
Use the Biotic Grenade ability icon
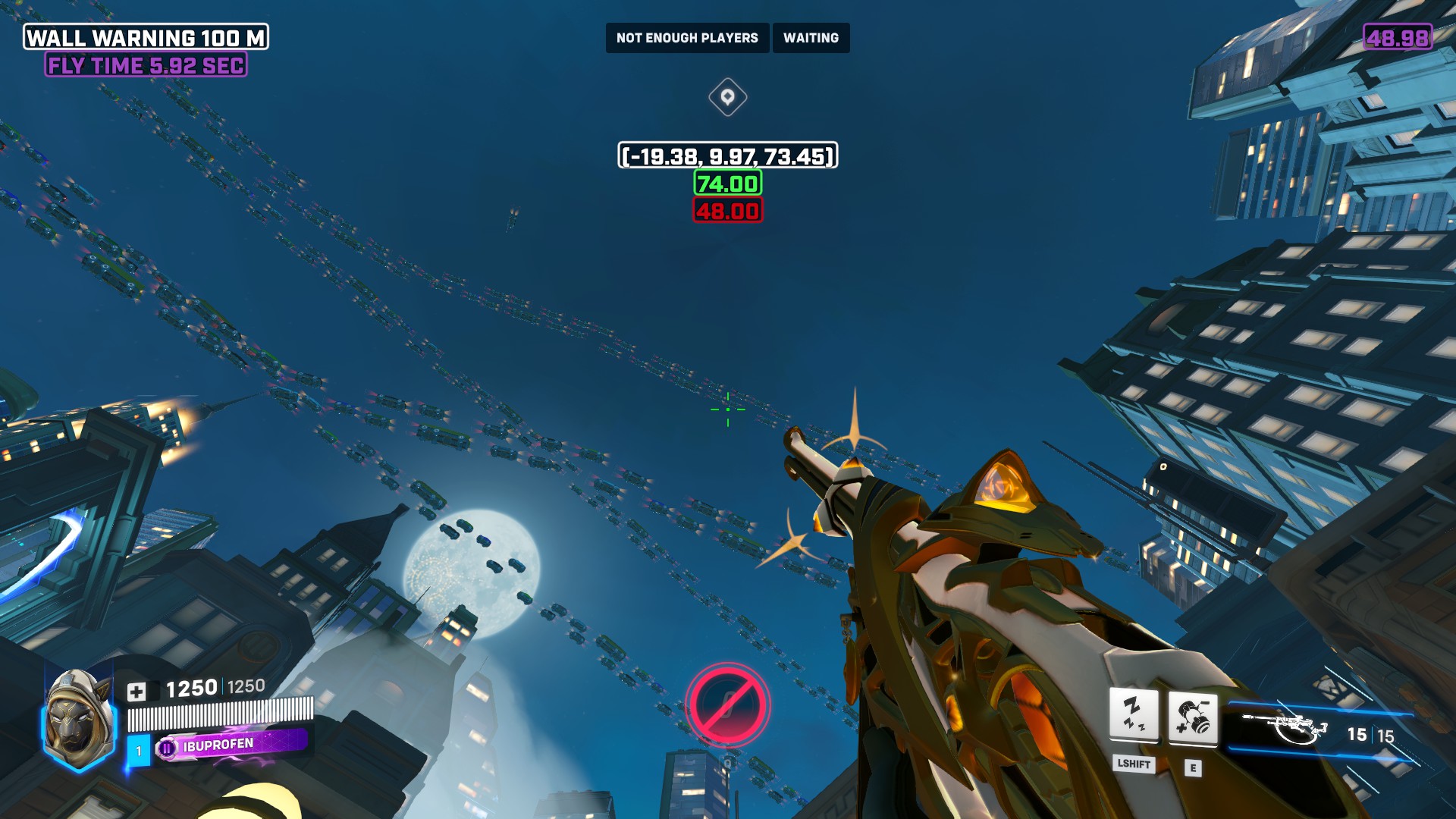1193,717
